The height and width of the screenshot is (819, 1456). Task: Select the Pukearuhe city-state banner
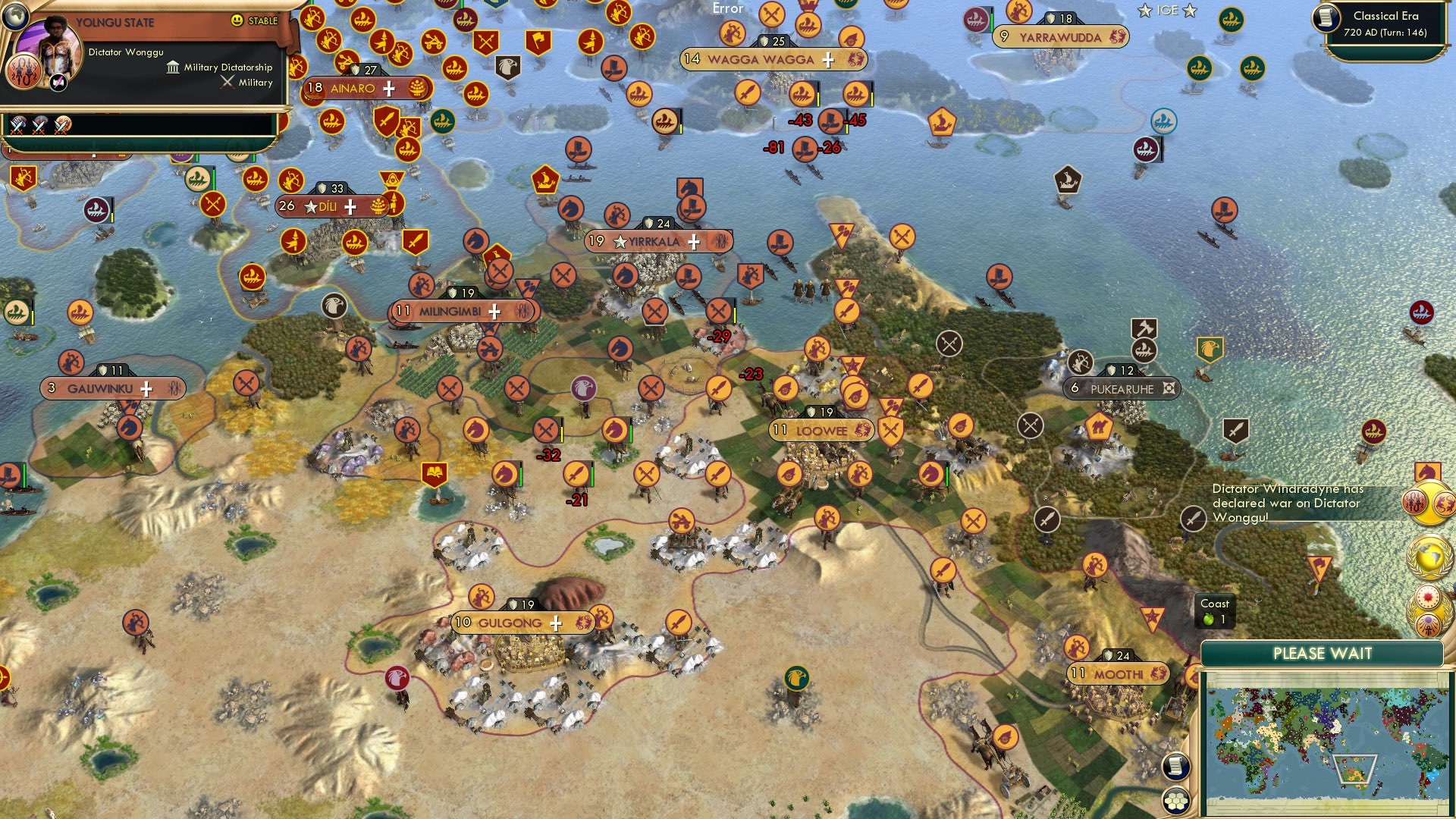[x=1120, y=388]
